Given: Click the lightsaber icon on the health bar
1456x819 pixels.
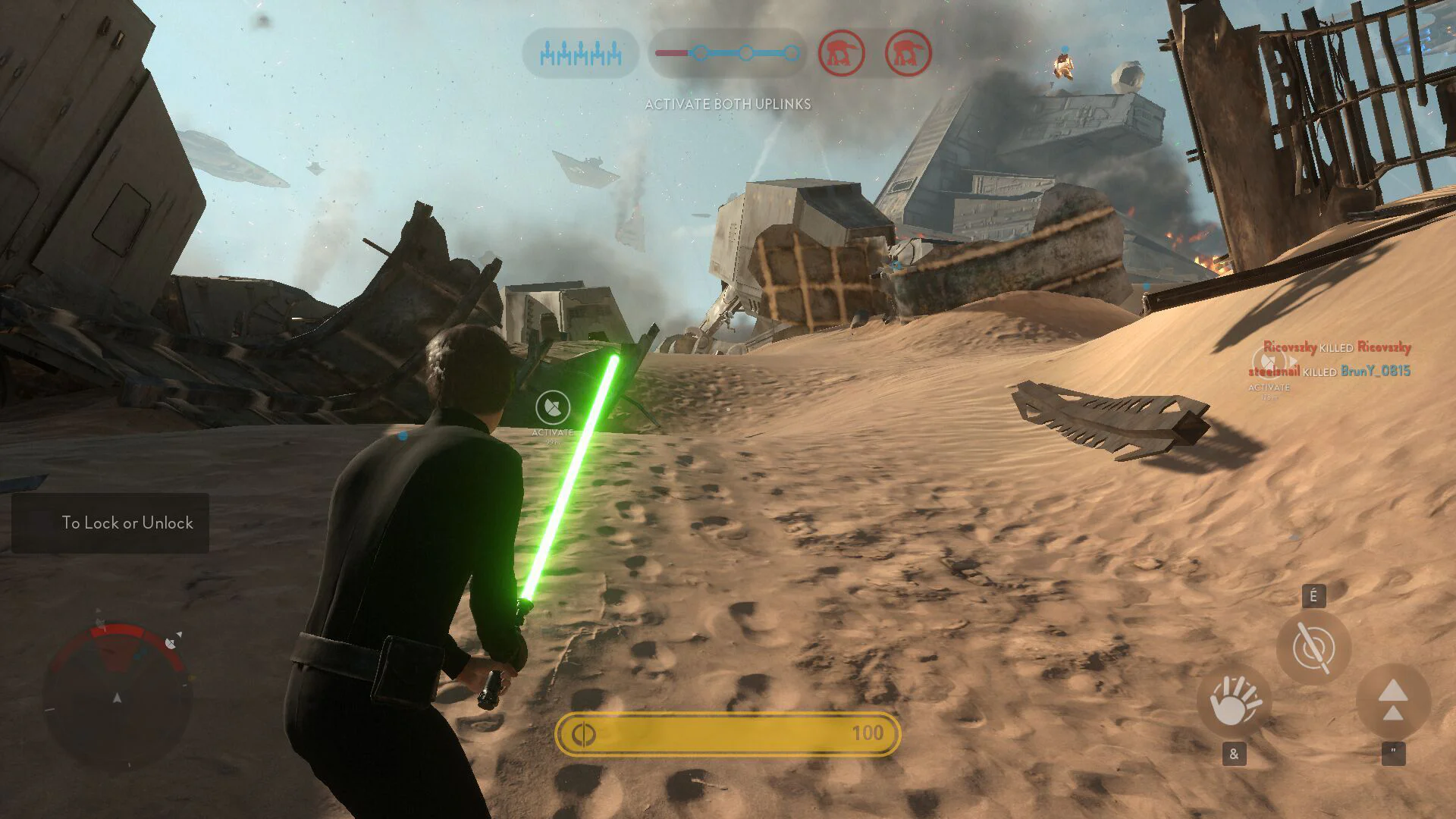Looking at the screenshot, I should click(585, 733).
